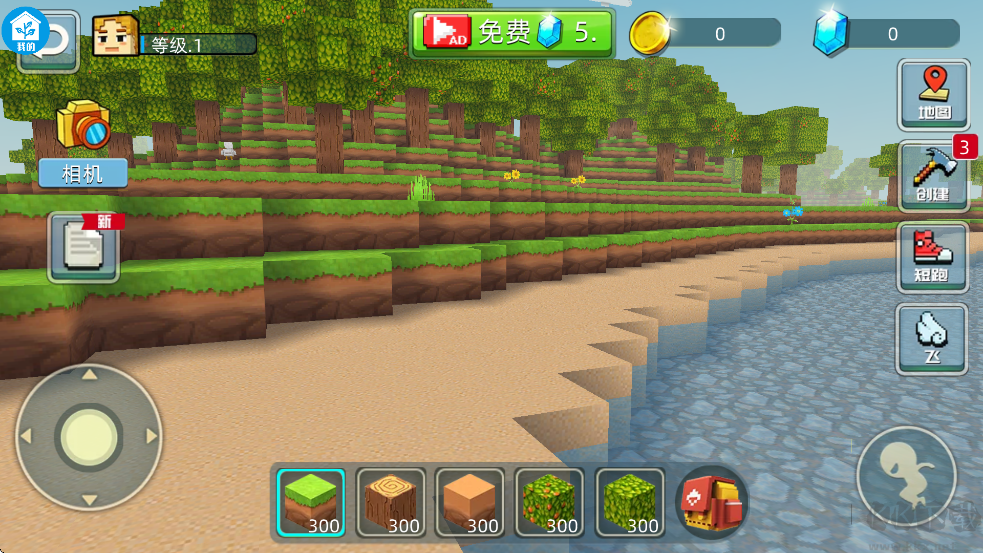The width and height of the screenshot is (983, 553).
Task: Activate the 飞 fly mode button
Action: [932, 340]
